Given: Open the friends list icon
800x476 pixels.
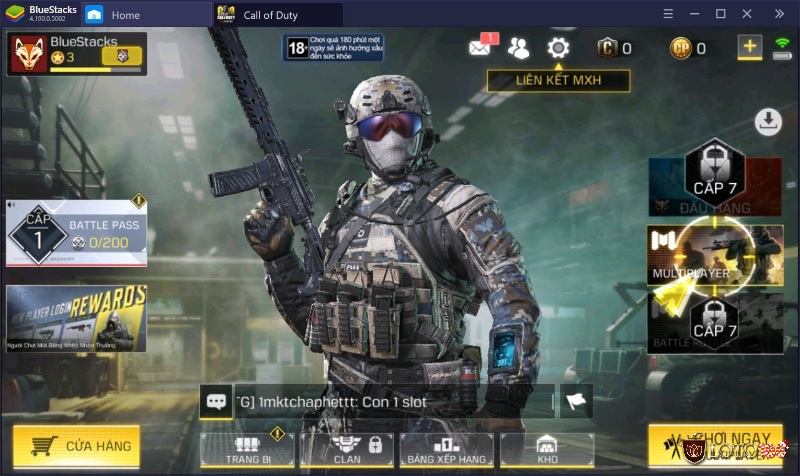Looking at the screenshot, I should click(518, 48).
